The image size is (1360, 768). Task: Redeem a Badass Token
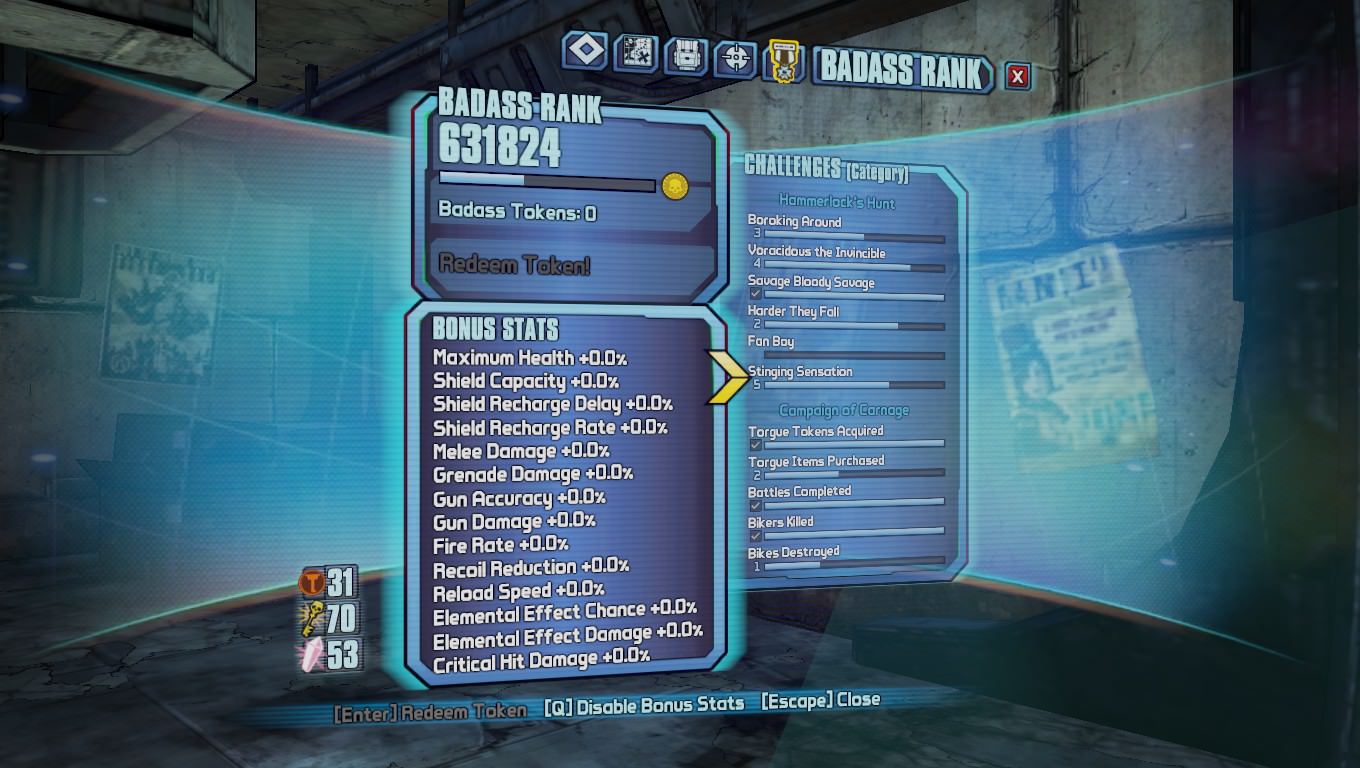click(x=515, y=264)
